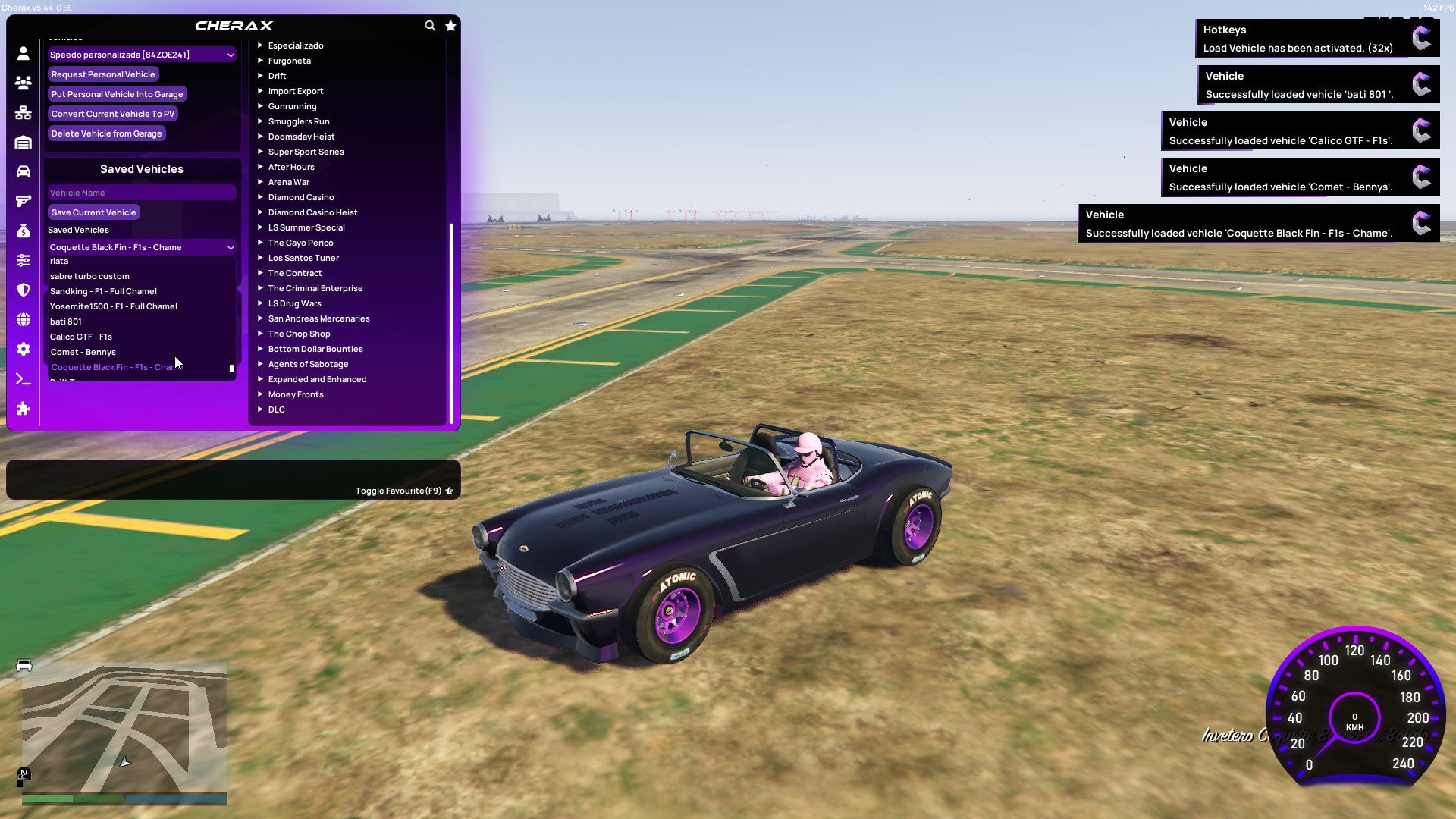This screenshot has width=1456, height=819.
Task: Open the Speedo personalizada vehicle dropdown
Action: tap(141, 54)
